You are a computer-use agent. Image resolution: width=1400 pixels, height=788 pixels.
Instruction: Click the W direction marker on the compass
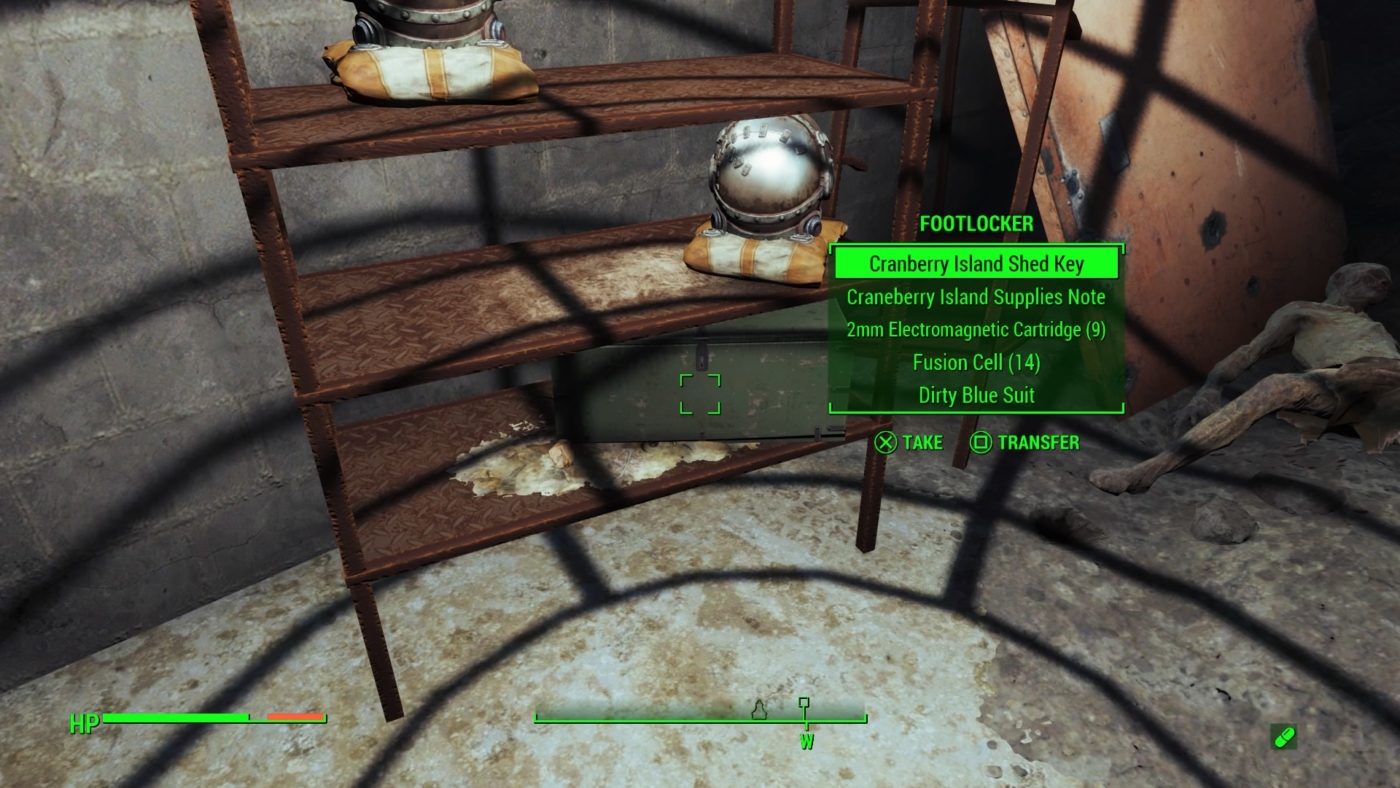pyautogui.click(x=806, y=742)
